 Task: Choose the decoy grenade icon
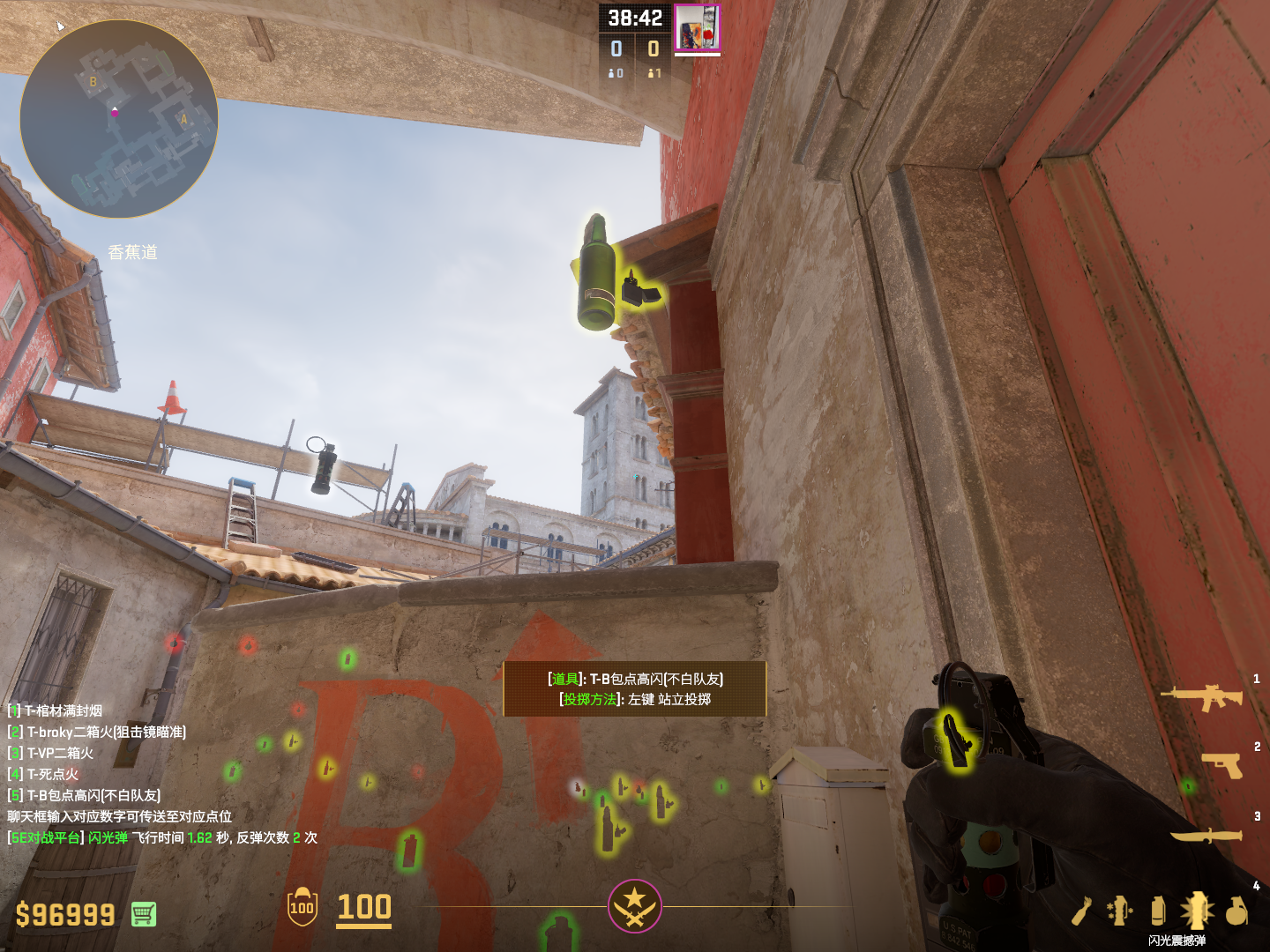pos(1119,911)
